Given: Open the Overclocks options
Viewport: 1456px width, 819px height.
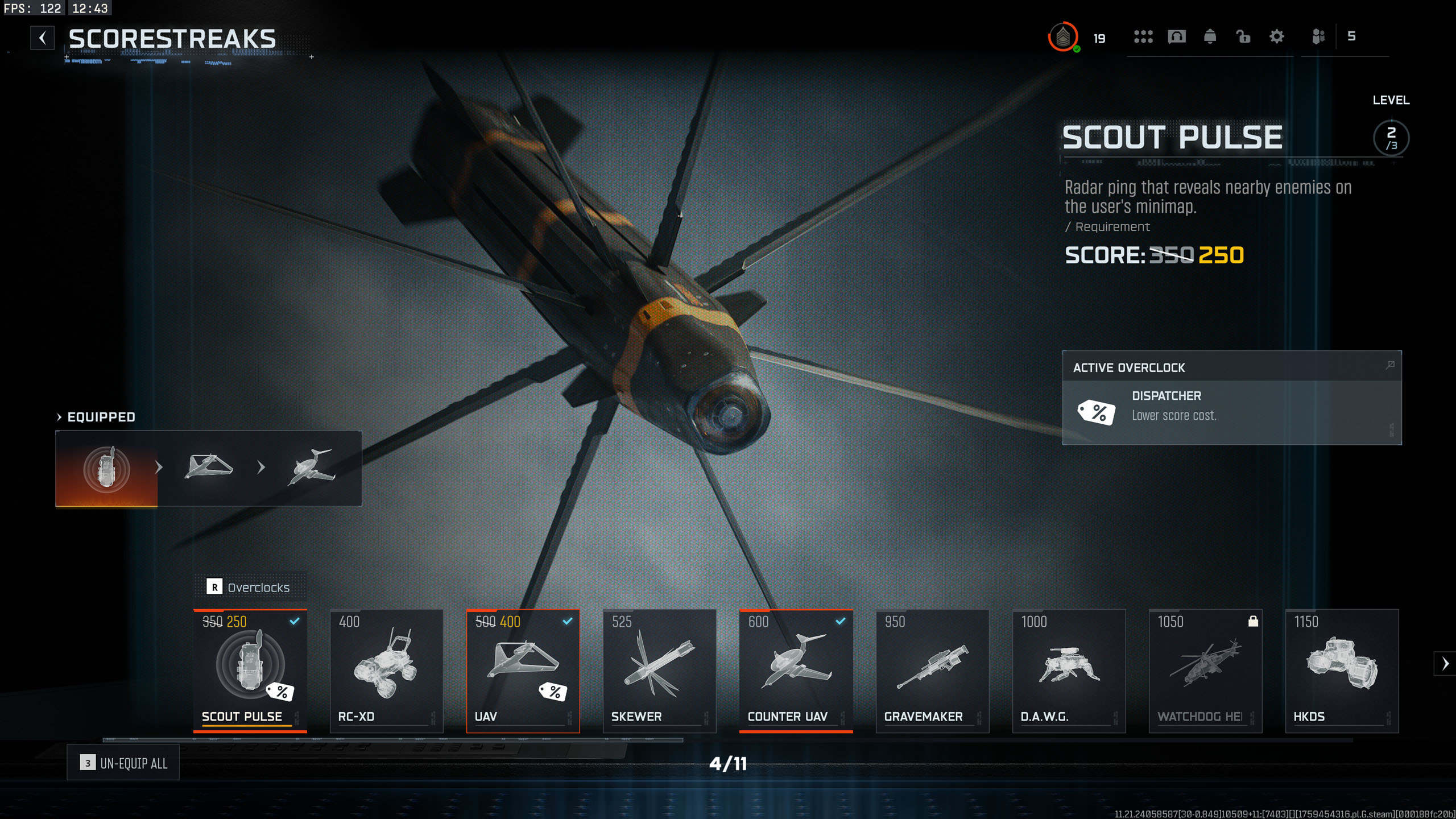Looking at the screenshot, I should (249, 587).
